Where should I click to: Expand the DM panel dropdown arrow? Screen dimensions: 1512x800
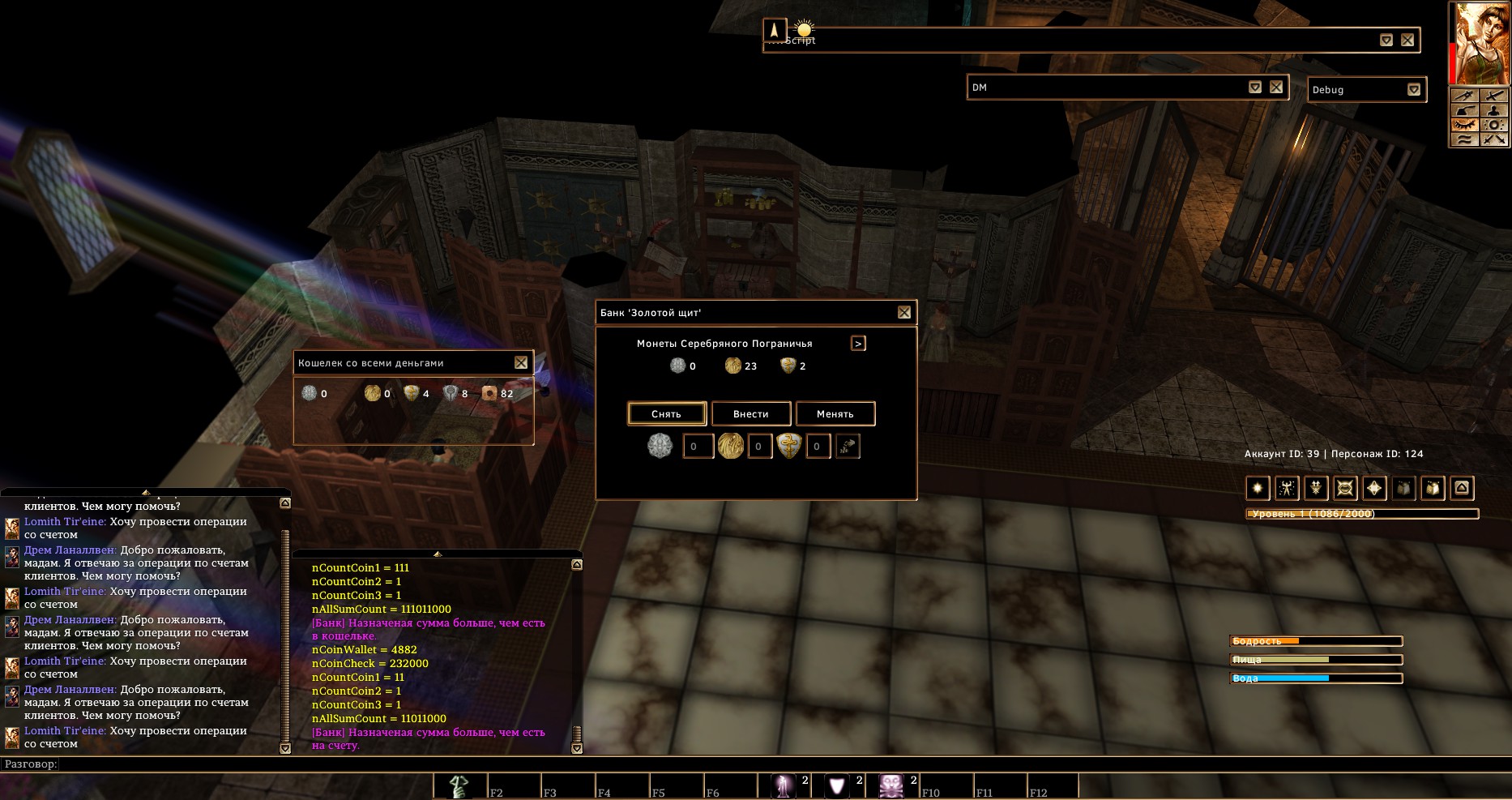[x=1255, y=88]
